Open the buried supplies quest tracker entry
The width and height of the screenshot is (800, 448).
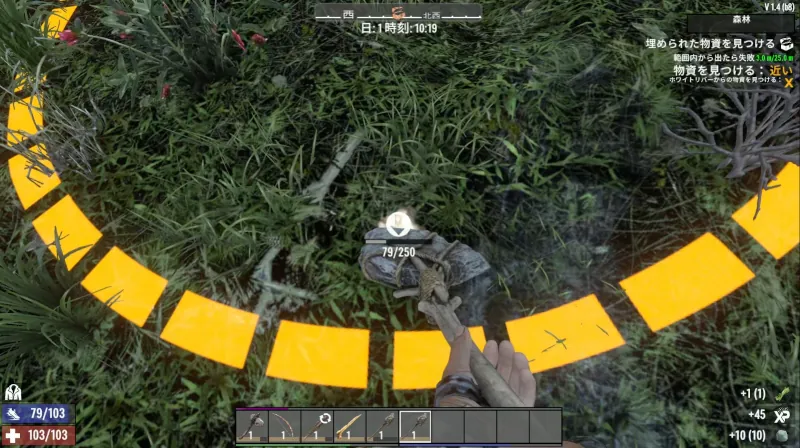point(710,44)
